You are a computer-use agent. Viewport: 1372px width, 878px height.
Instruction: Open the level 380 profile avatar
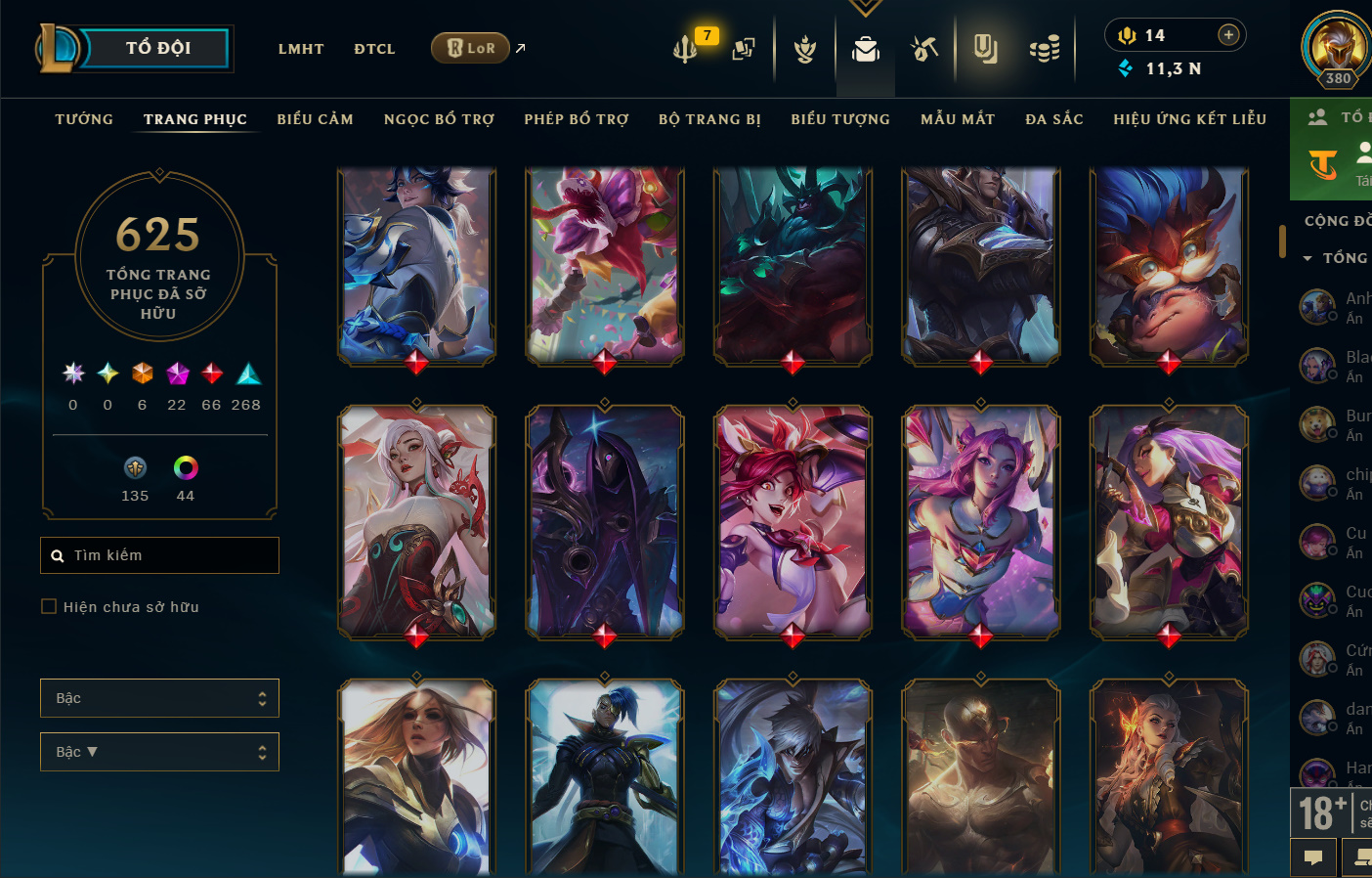pyautogui.click(x=1336, y=49)
